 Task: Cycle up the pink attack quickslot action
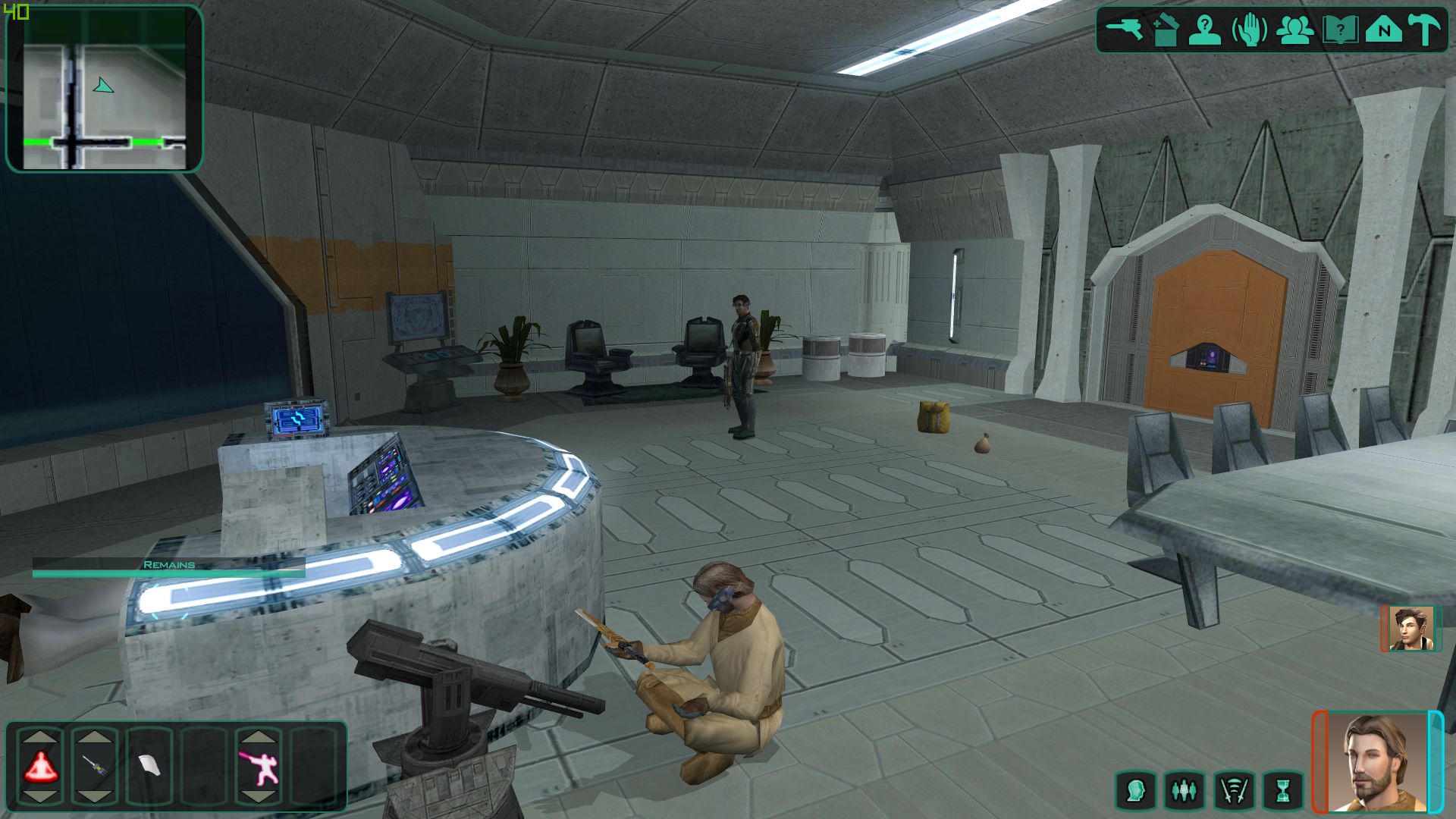point(258,735)
